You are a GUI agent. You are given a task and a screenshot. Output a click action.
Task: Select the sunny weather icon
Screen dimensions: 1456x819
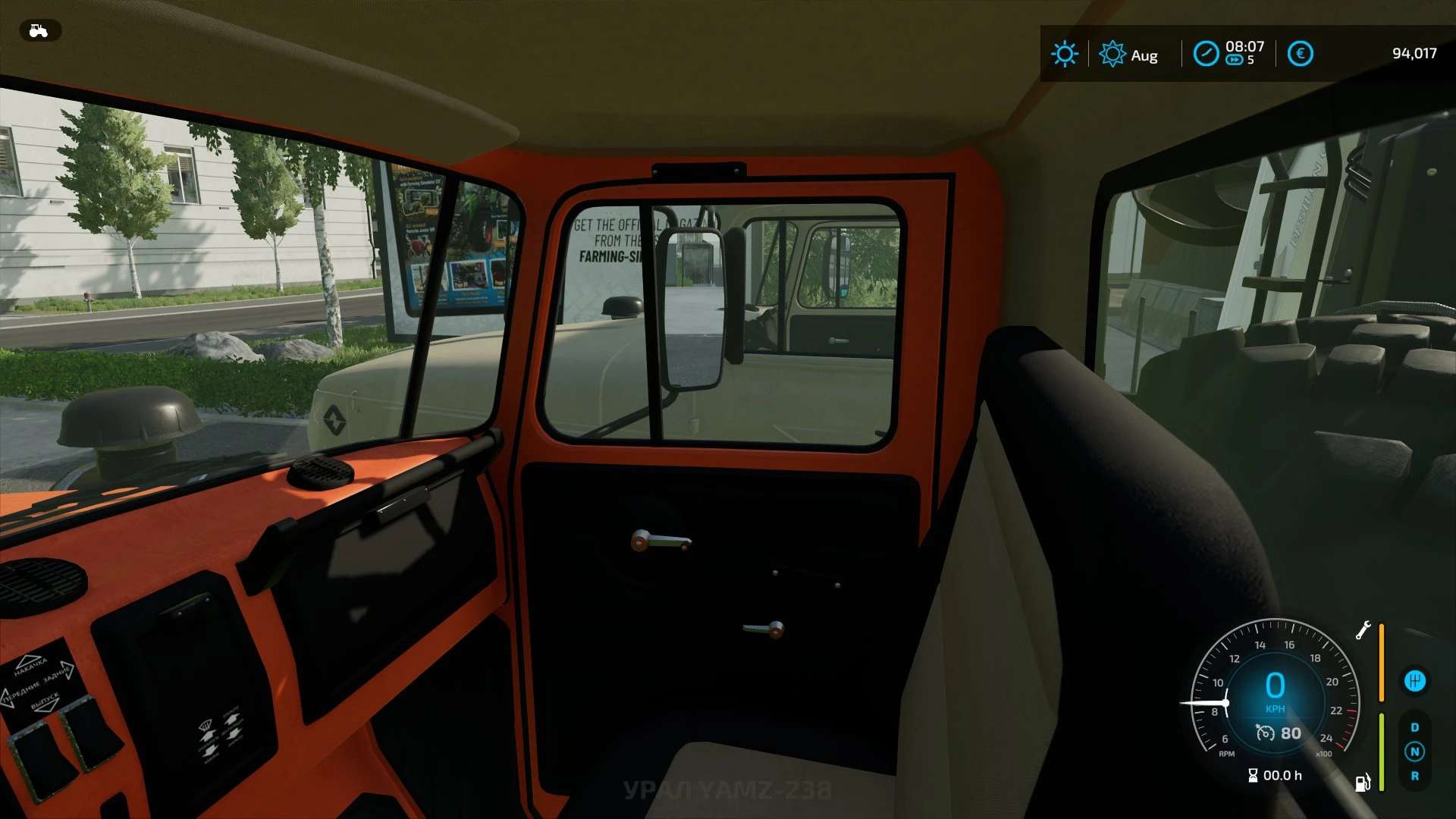1064,54
